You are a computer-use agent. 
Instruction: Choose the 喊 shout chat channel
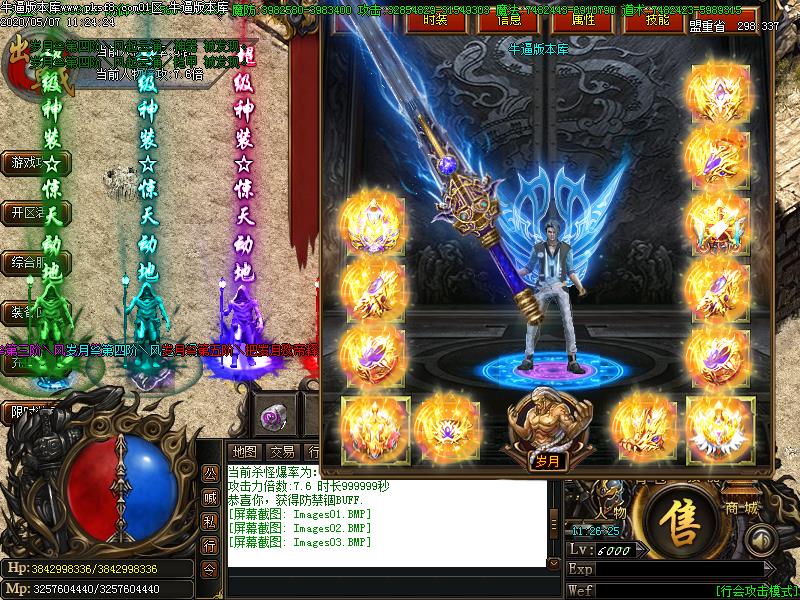210,497
